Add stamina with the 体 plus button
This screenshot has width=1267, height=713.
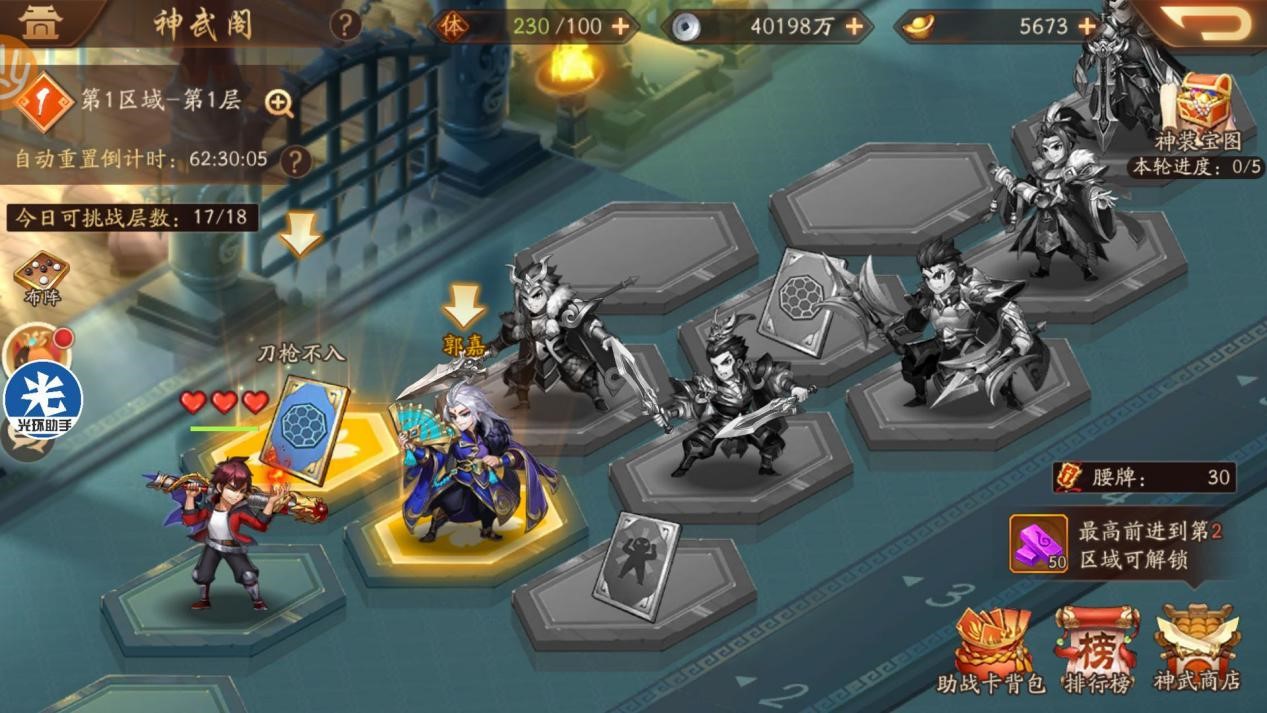[x=621, y=27]
